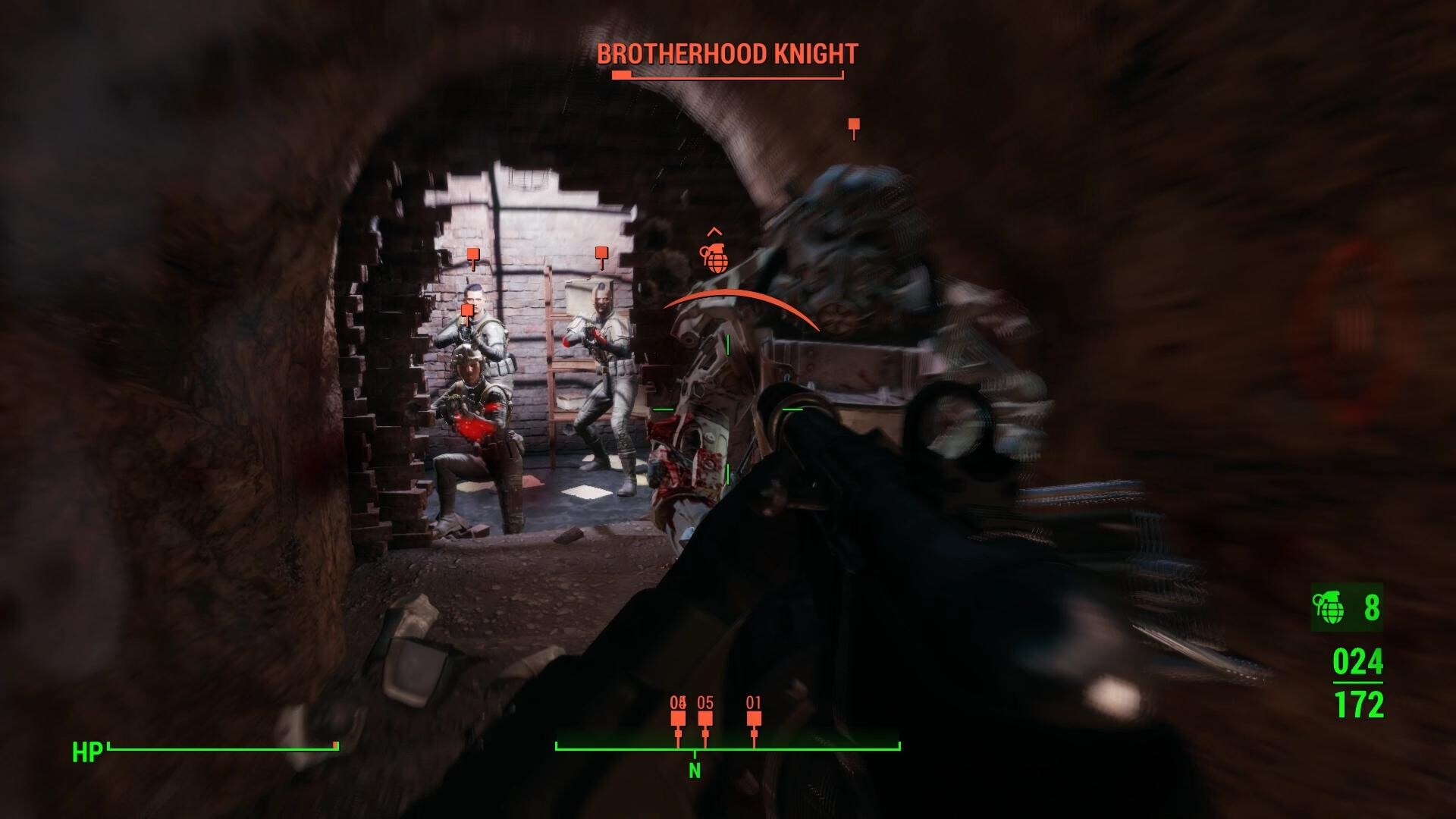1456x819 pixels.
Task: Click the BROTHERHOOD KNIGHT name label
Action: point(726,54)
